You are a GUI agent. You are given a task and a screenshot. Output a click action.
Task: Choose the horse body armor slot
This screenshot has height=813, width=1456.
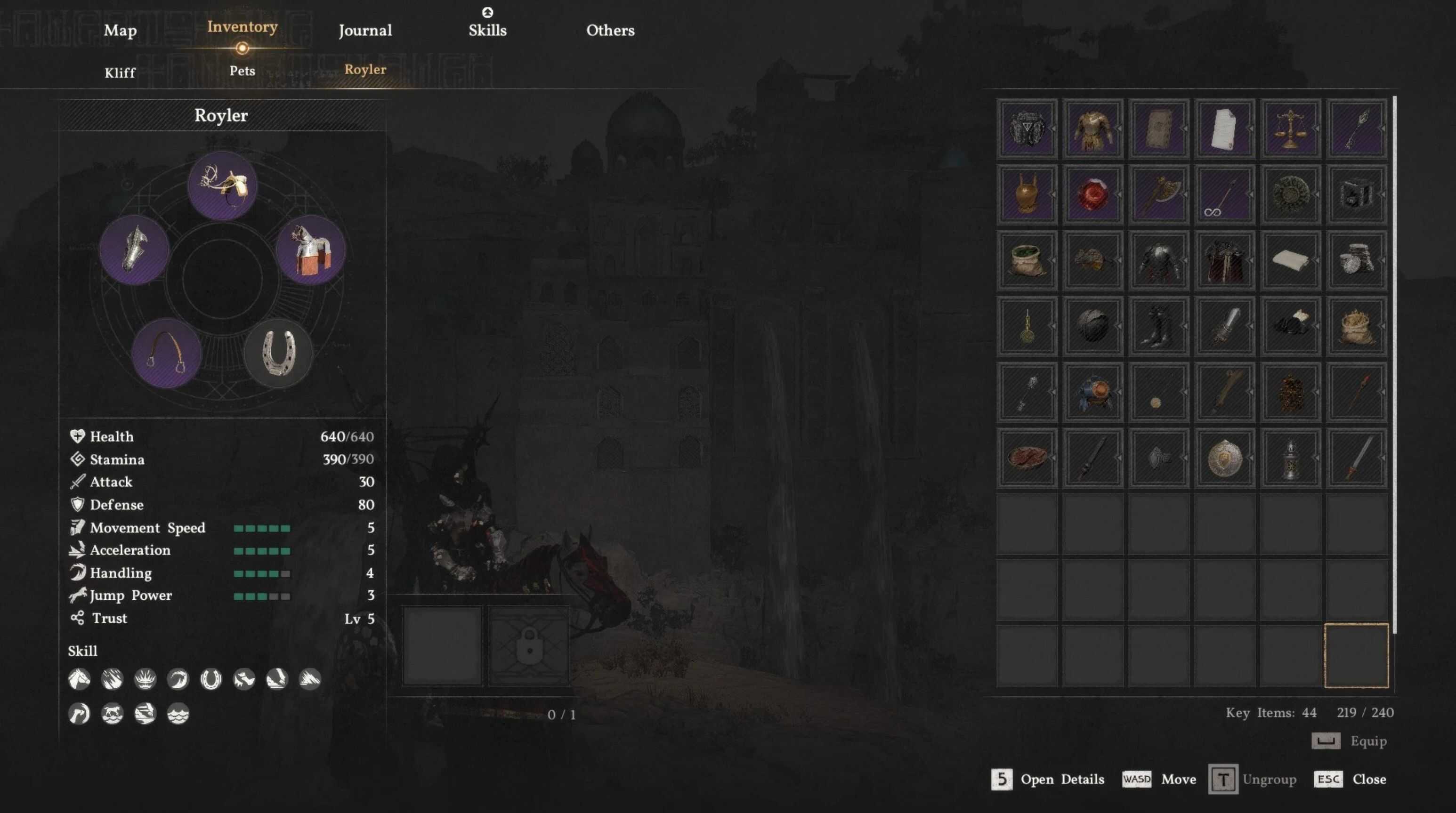click(x=310, y=250)
